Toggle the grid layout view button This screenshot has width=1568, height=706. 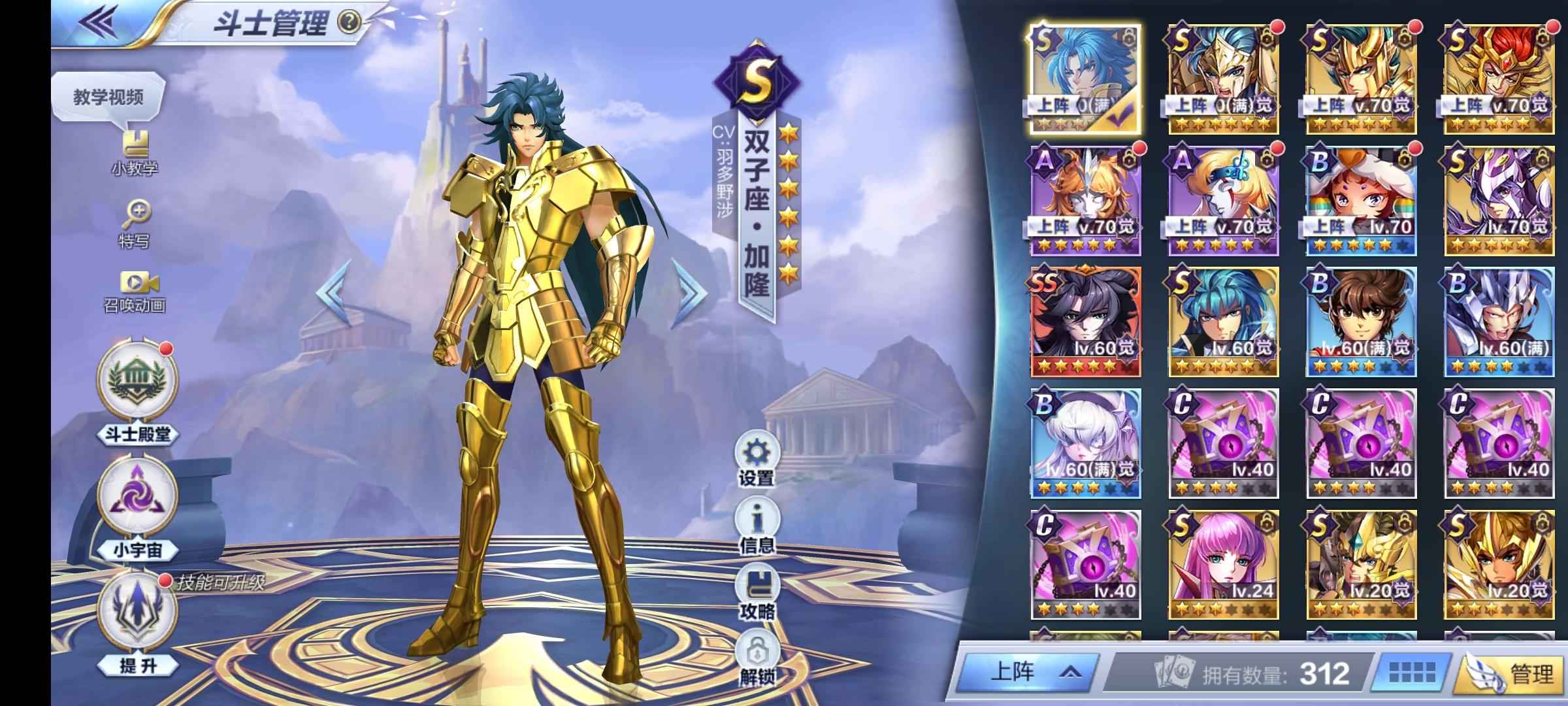pos(1411,673)
